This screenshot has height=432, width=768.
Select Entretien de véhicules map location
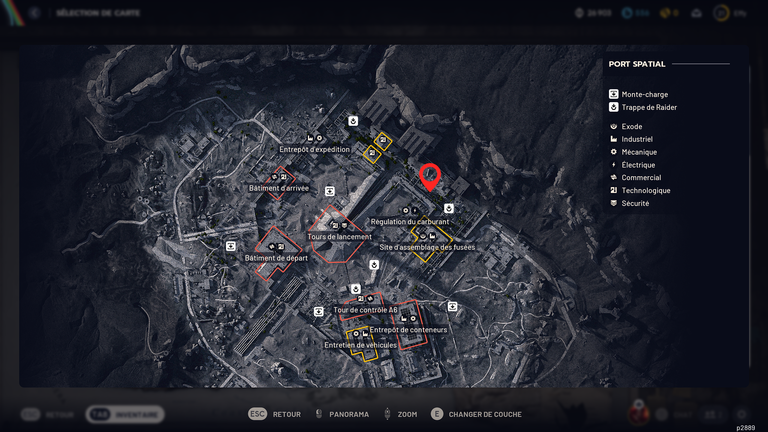click(361, 345)
